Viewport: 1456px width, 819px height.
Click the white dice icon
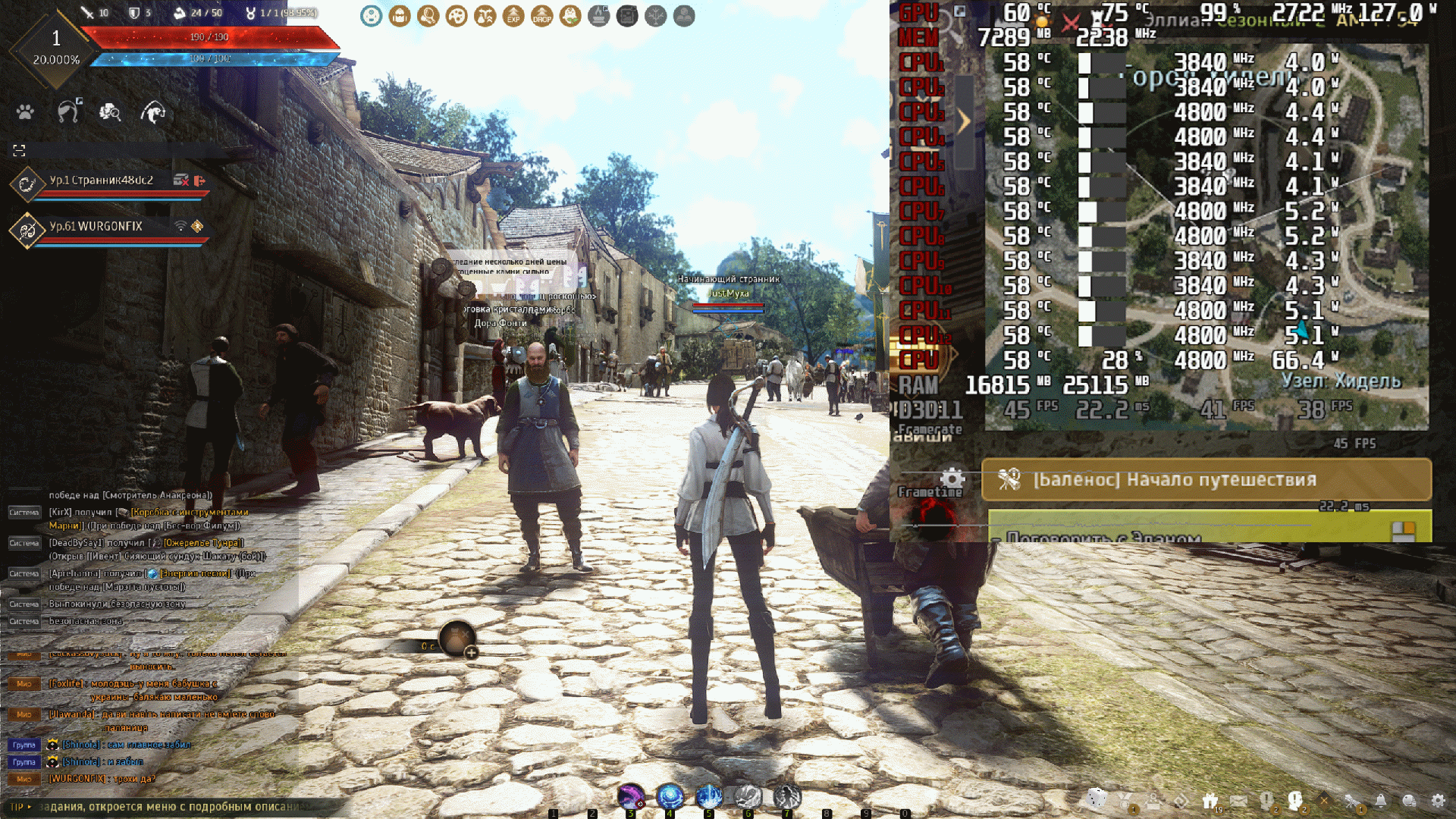point(1097,799)
